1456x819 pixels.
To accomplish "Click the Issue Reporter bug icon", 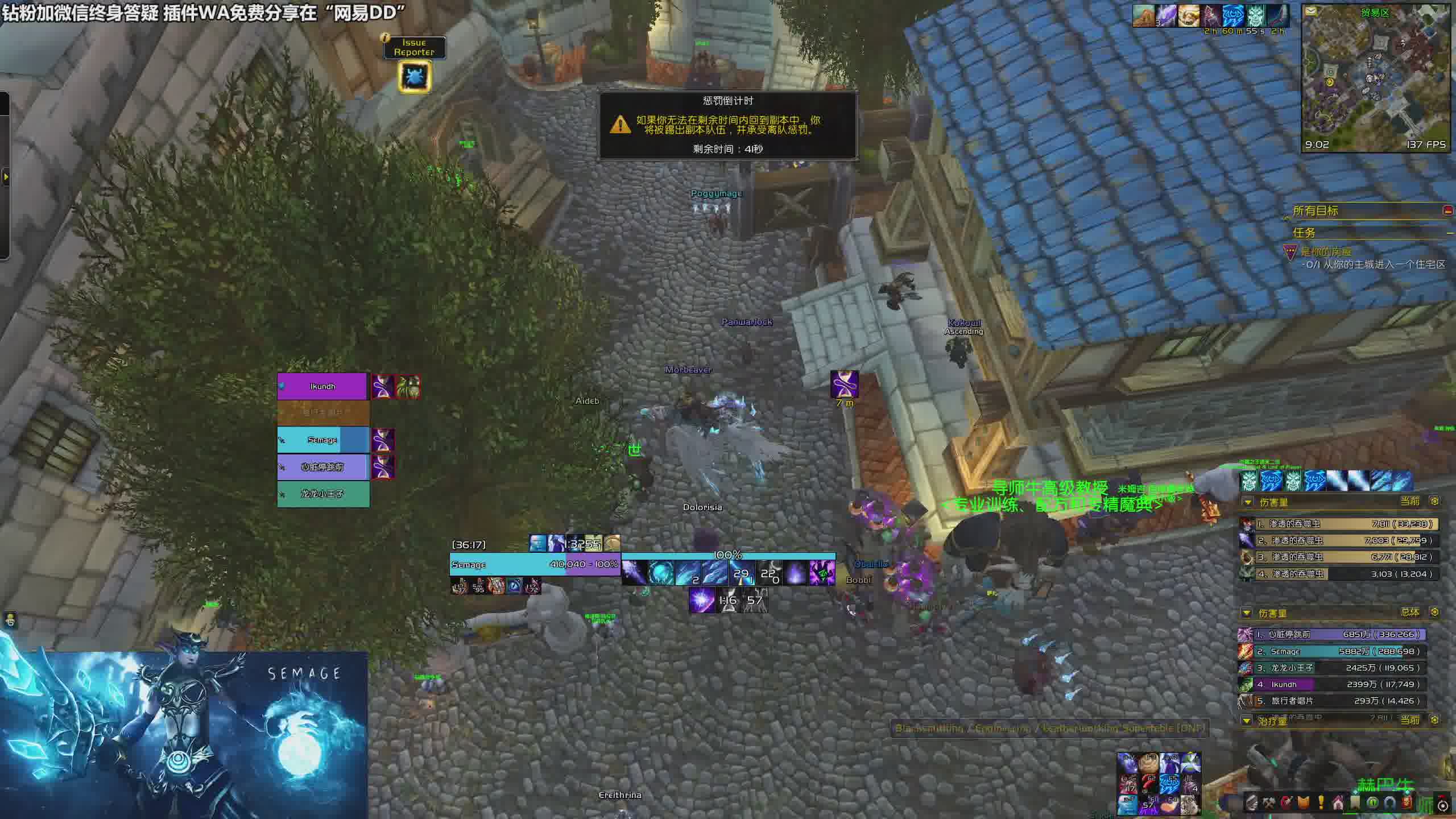I will tap(415, 76).
